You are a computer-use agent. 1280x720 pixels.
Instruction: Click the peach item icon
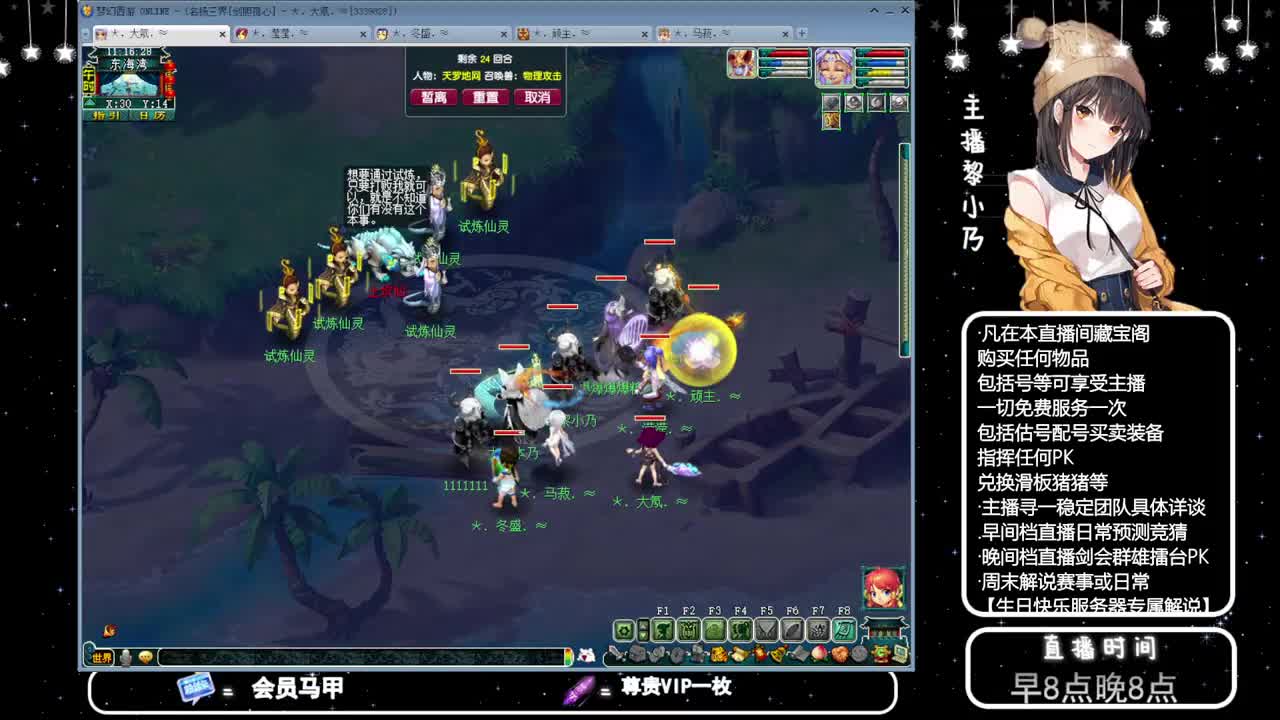point(818,652)
